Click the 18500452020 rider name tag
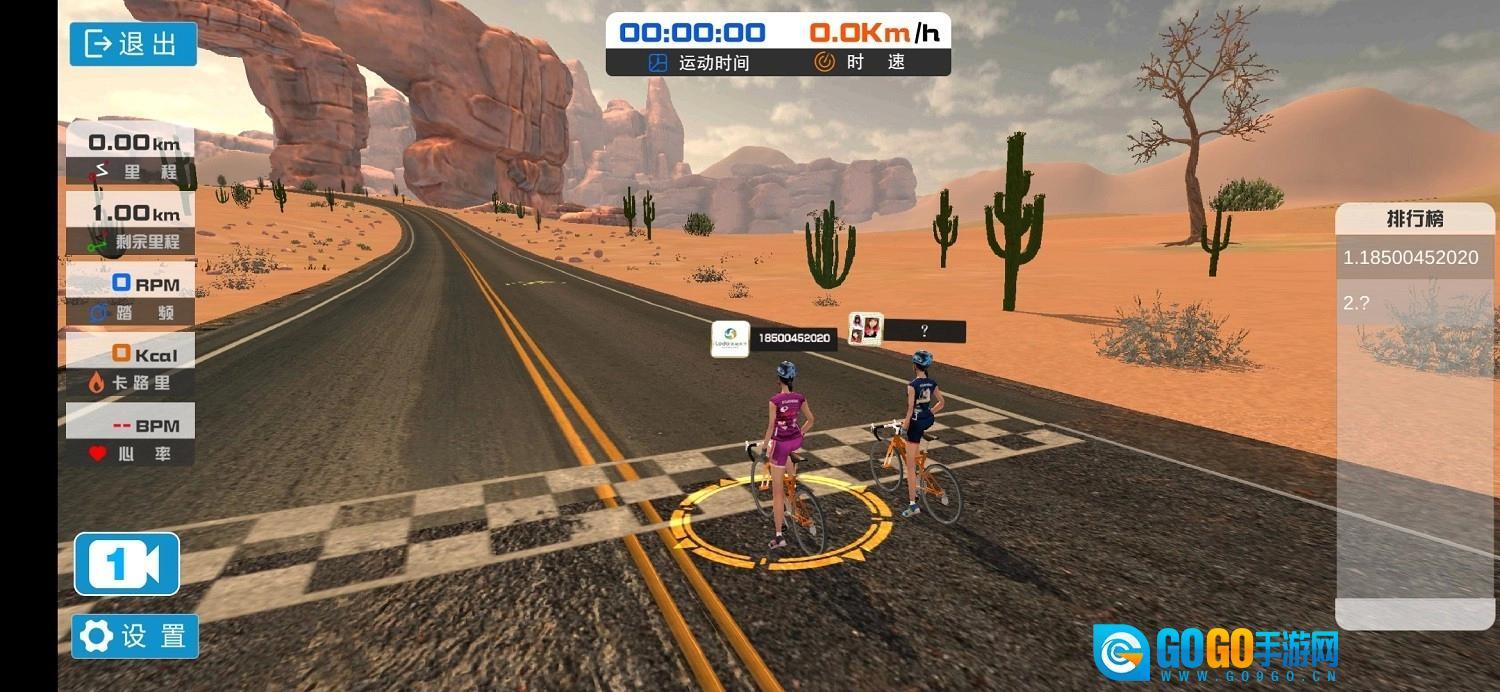Screen dimensions: 1500x692 pos(775,338)
